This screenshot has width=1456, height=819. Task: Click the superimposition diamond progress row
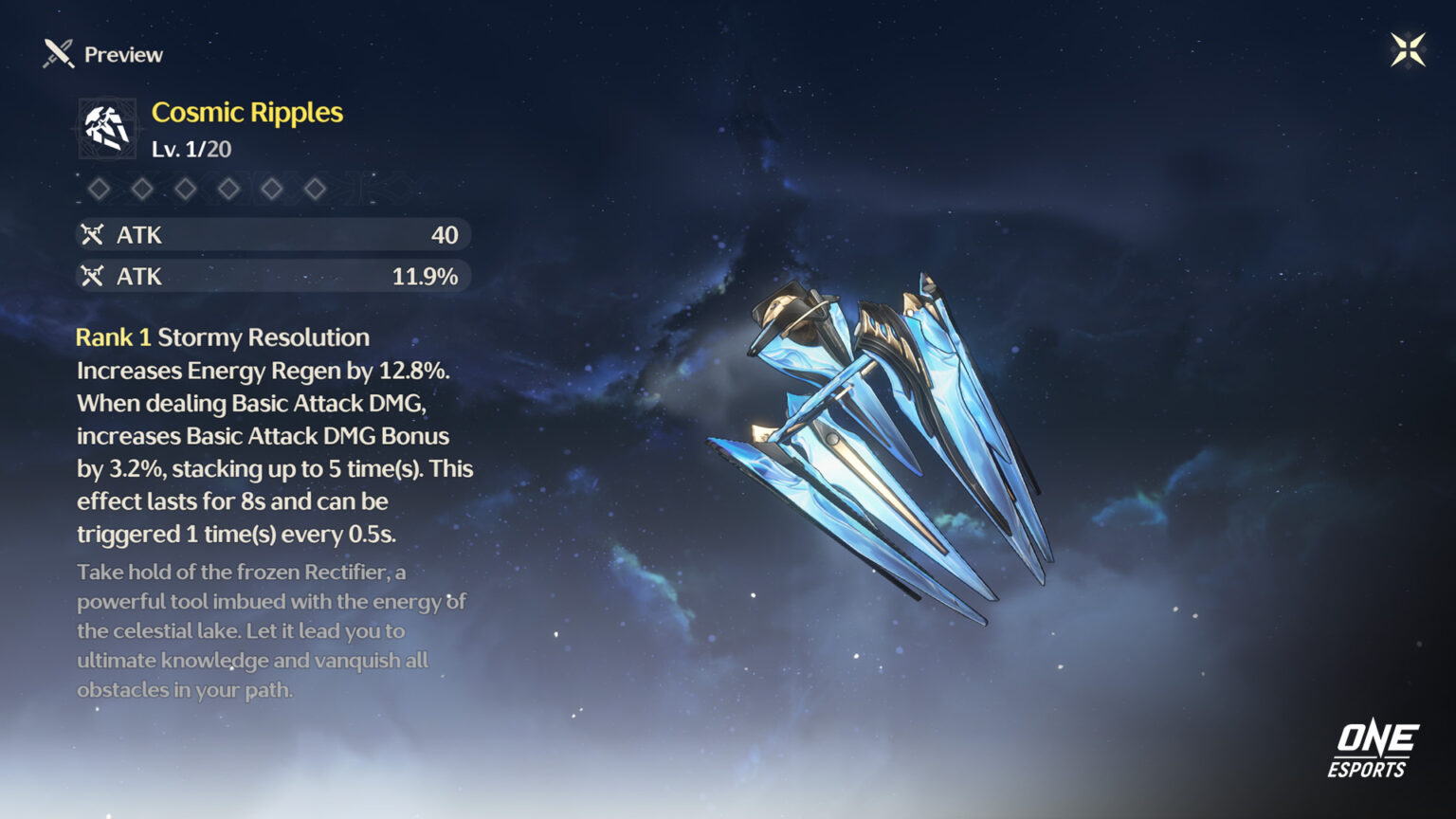(209, 188)
